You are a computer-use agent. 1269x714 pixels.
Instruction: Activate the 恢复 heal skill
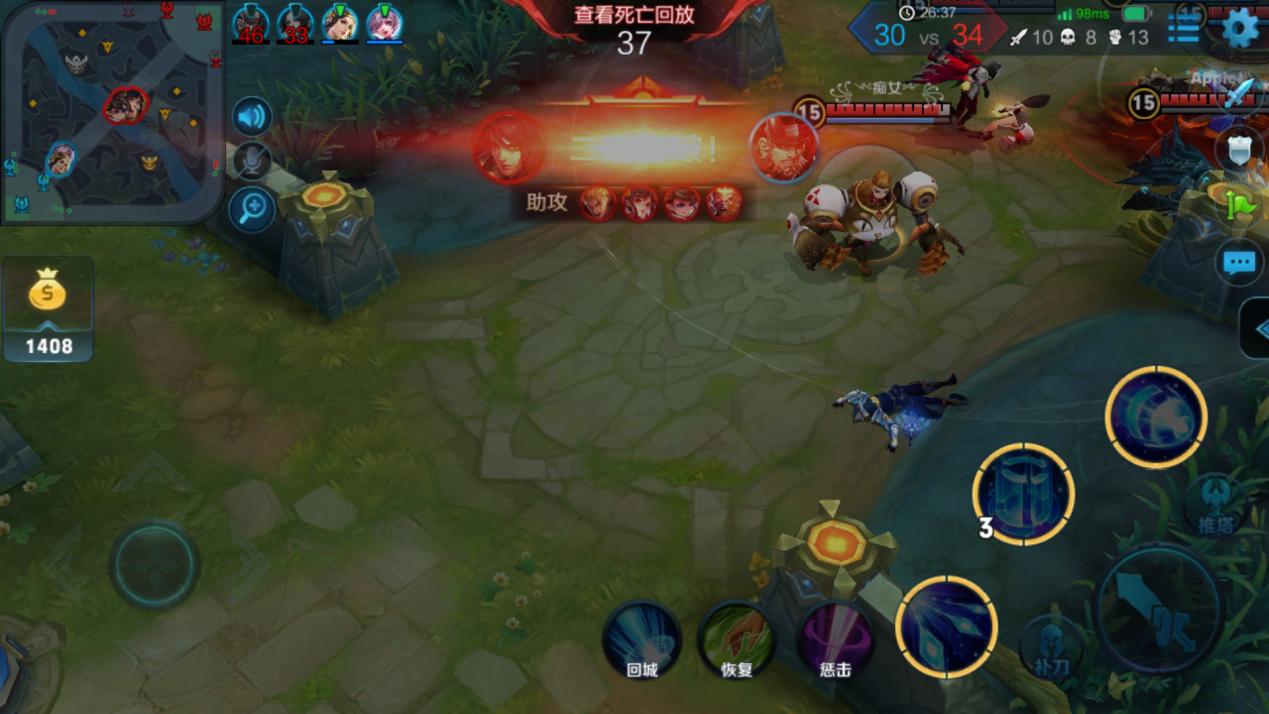(x=737, y=640)
